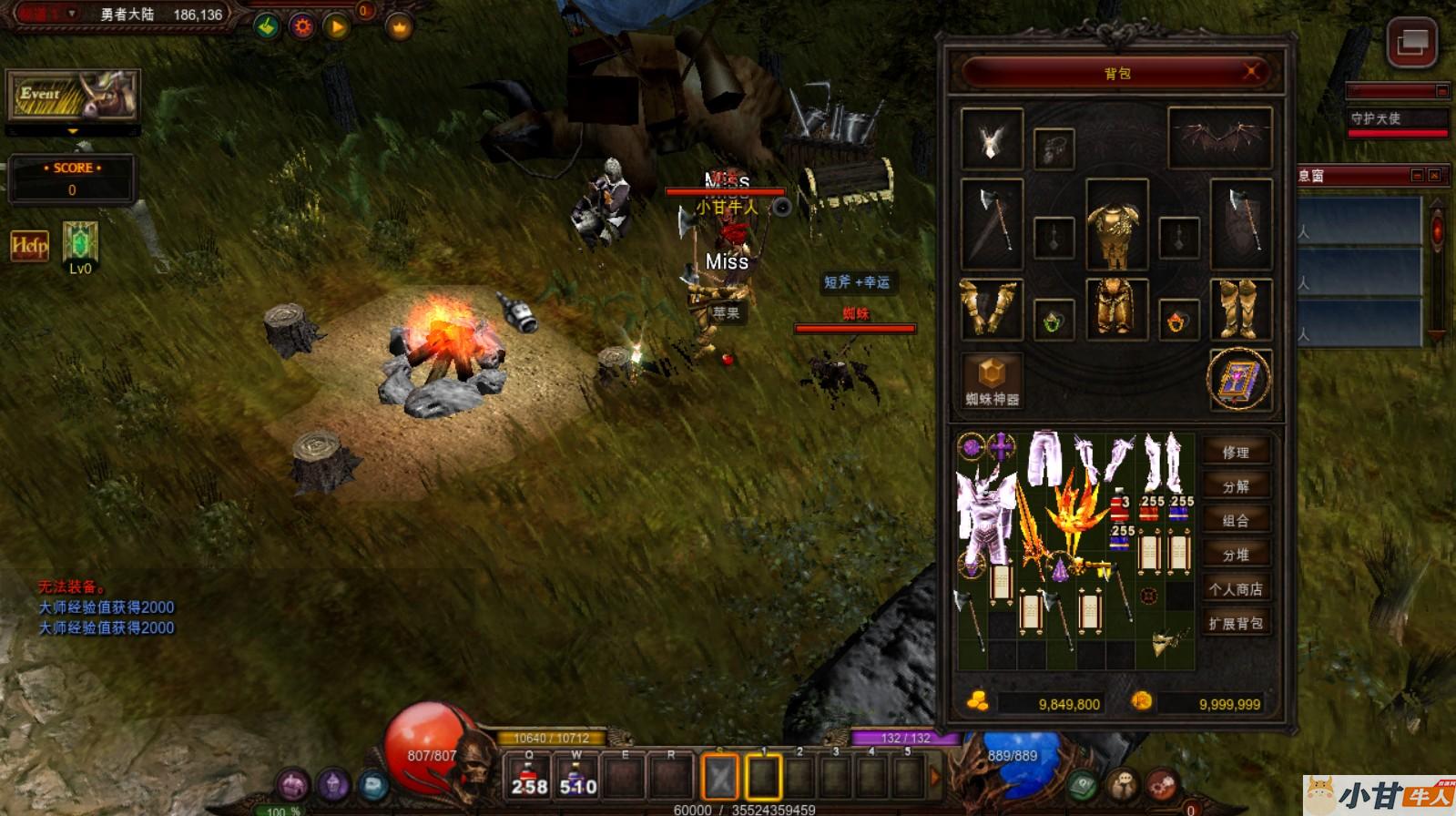This screenshot has height=816, width=1456.
Task: Click the window overlay button at top right
Action: click(x=1411, y=42)
